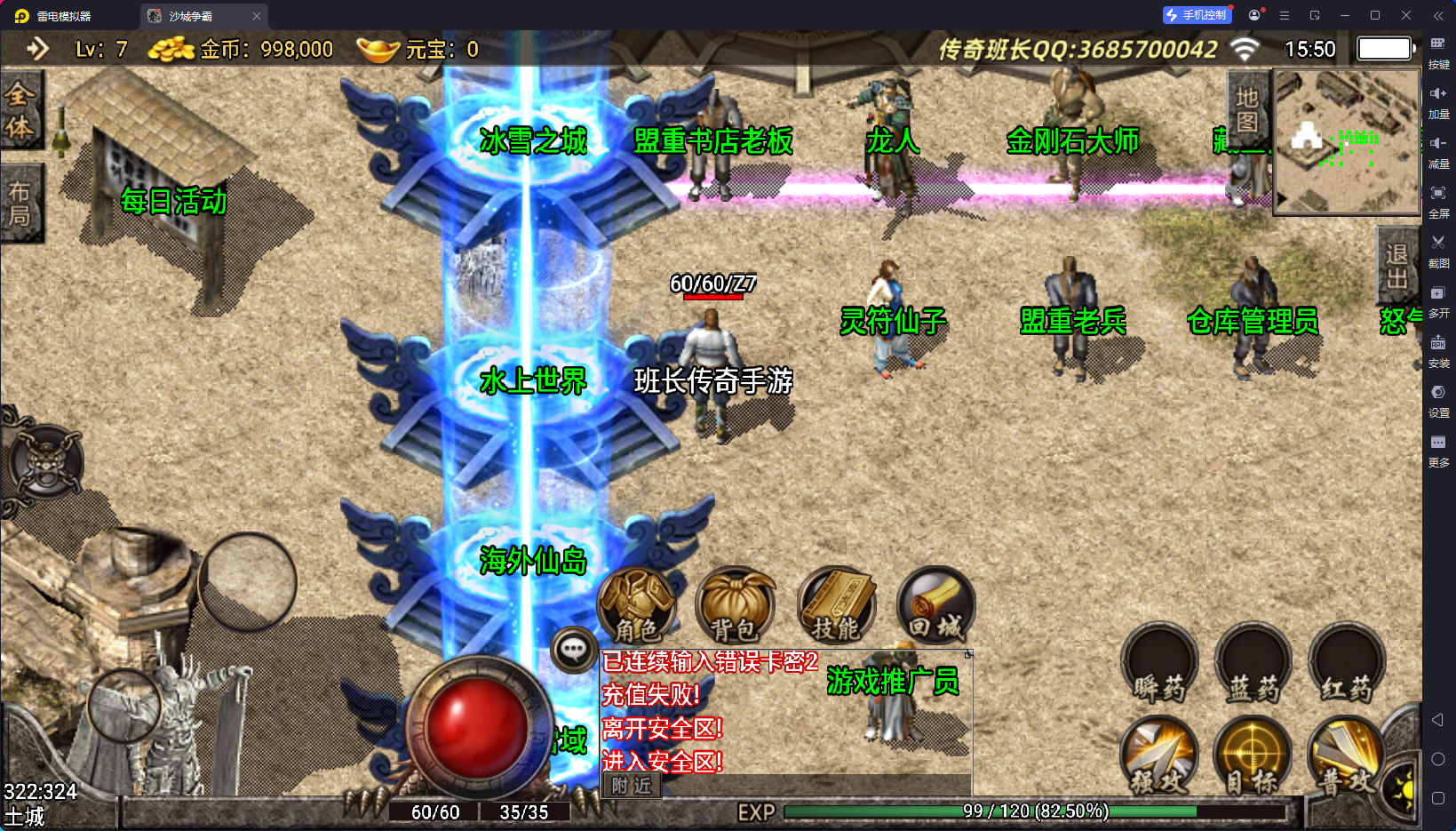Open the chat speech bubble icon

click(573, 651)
